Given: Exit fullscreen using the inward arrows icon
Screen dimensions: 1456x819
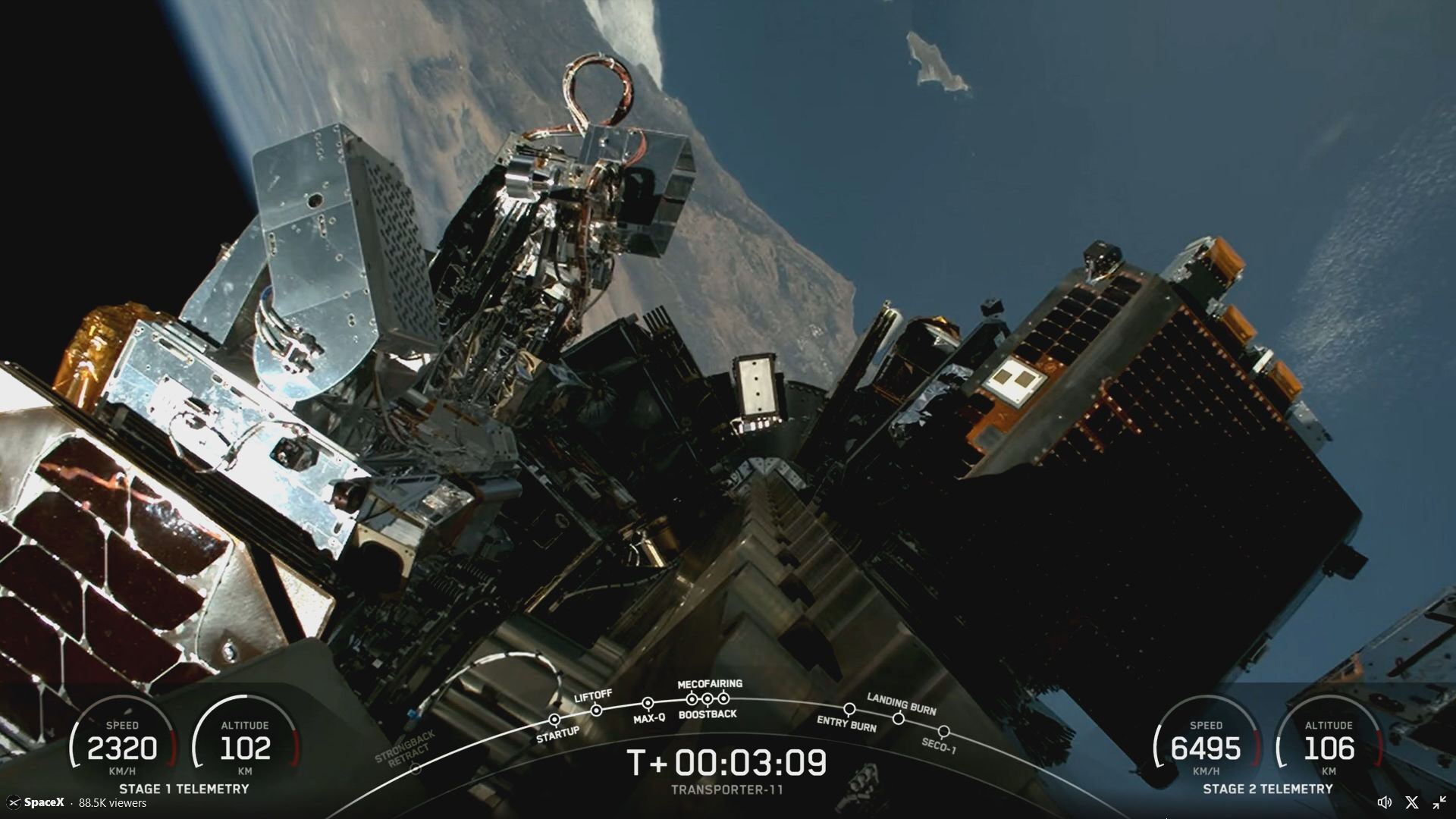Looking at the screenshot, I should [1439, 802].
